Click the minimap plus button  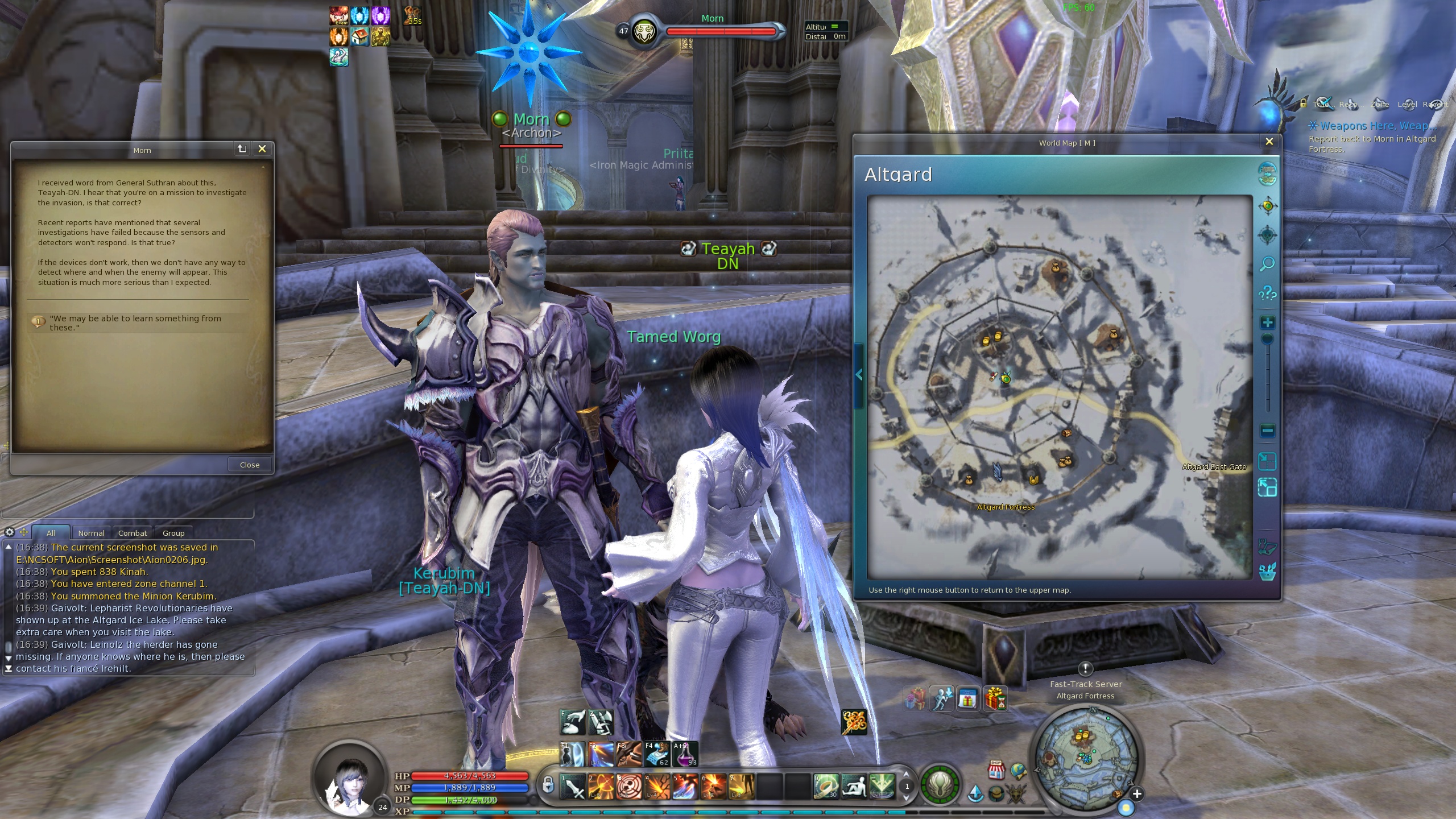point(1136,794)
